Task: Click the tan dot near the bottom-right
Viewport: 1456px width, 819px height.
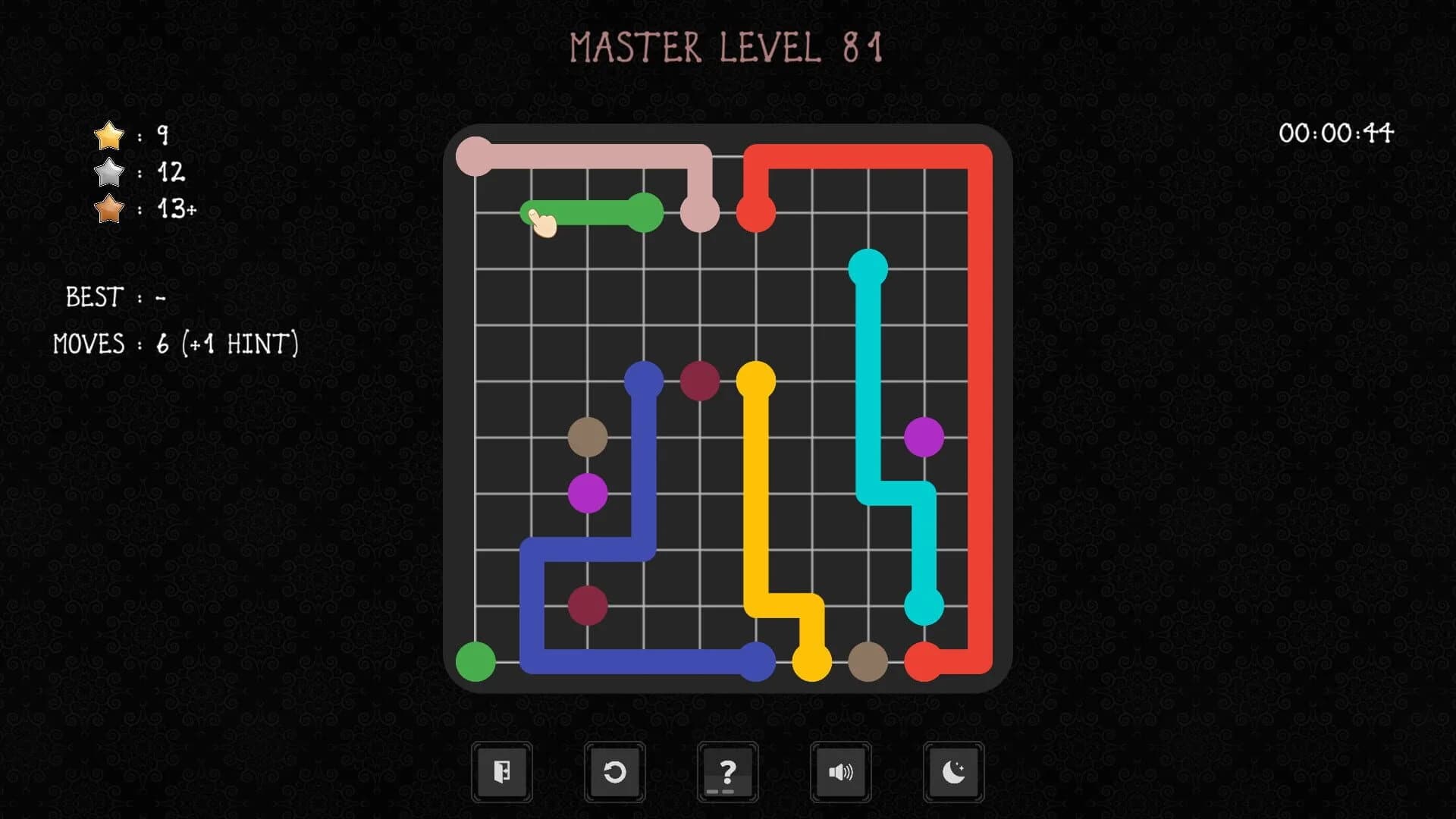Action: [868, 661]
